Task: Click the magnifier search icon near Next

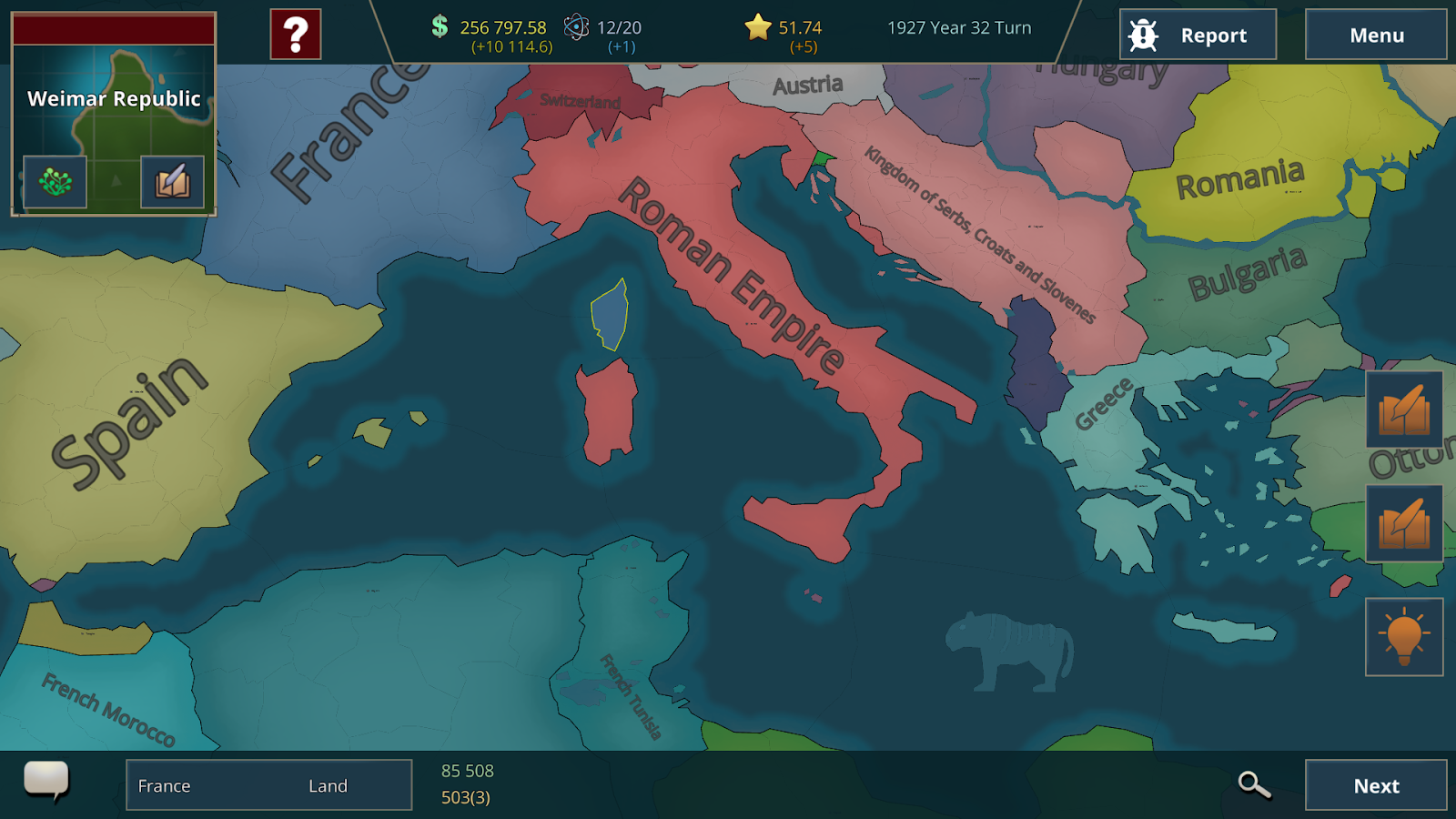Action: click(x=1254, y=784)
